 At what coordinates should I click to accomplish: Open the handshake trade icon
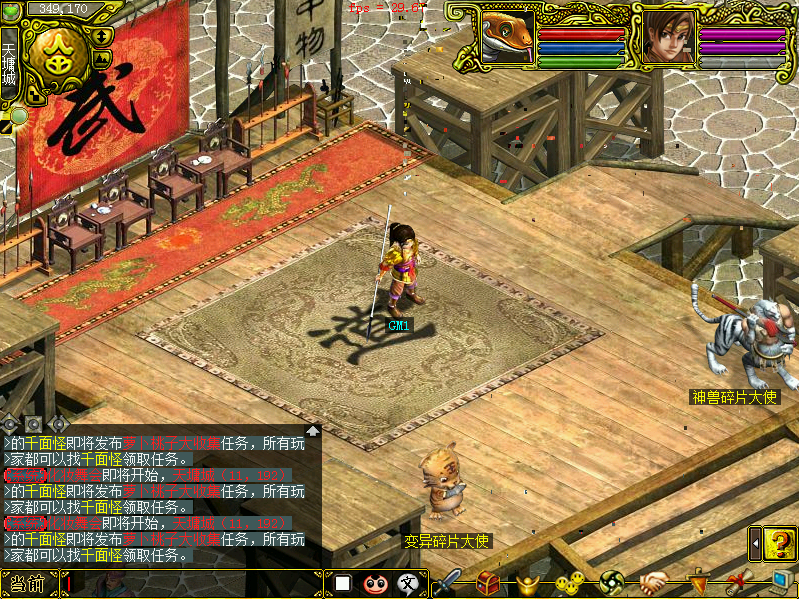(654, 582)
